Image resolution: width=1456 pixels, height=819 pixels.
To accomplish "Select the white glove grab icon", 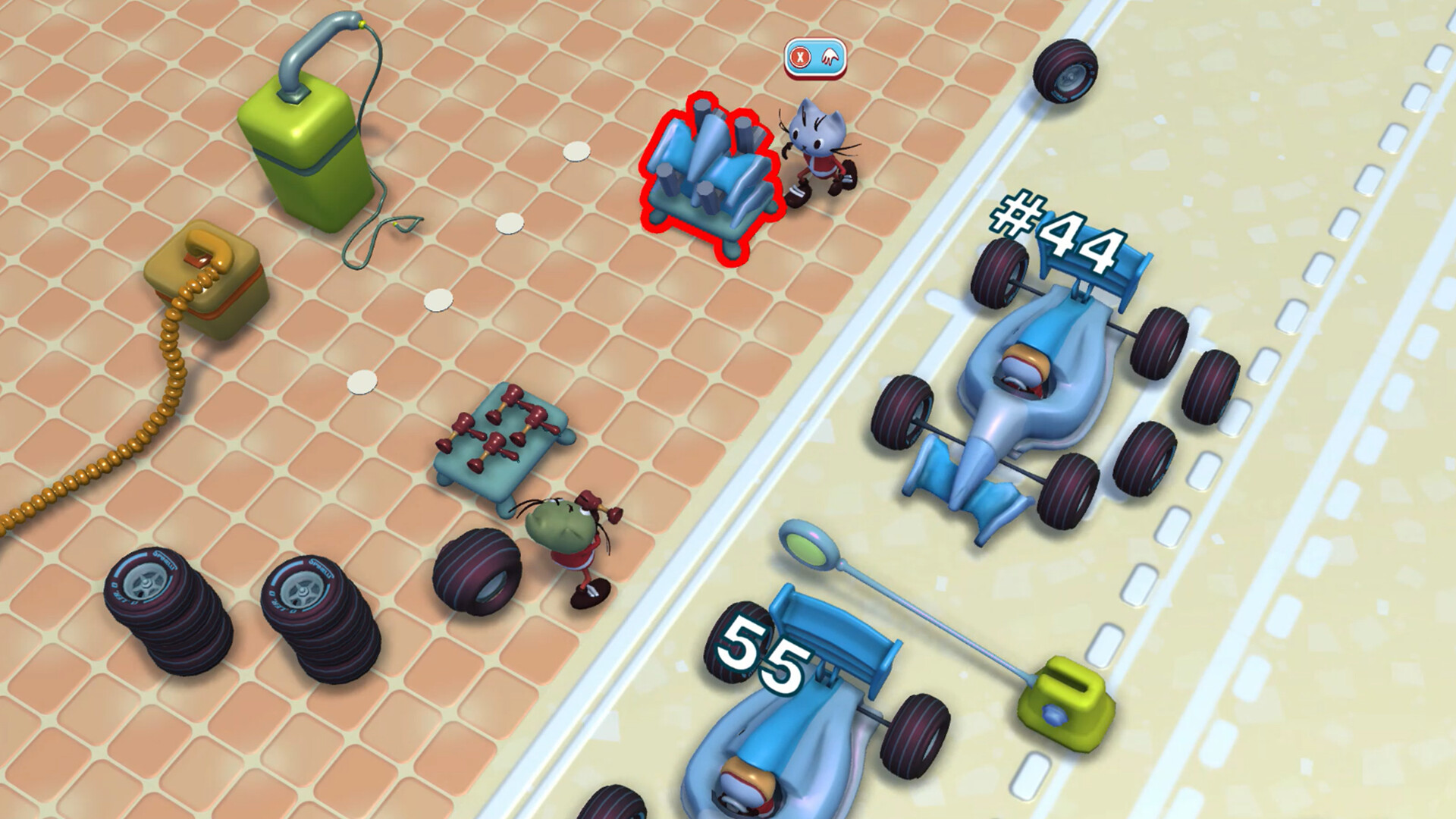I will 829,56.
